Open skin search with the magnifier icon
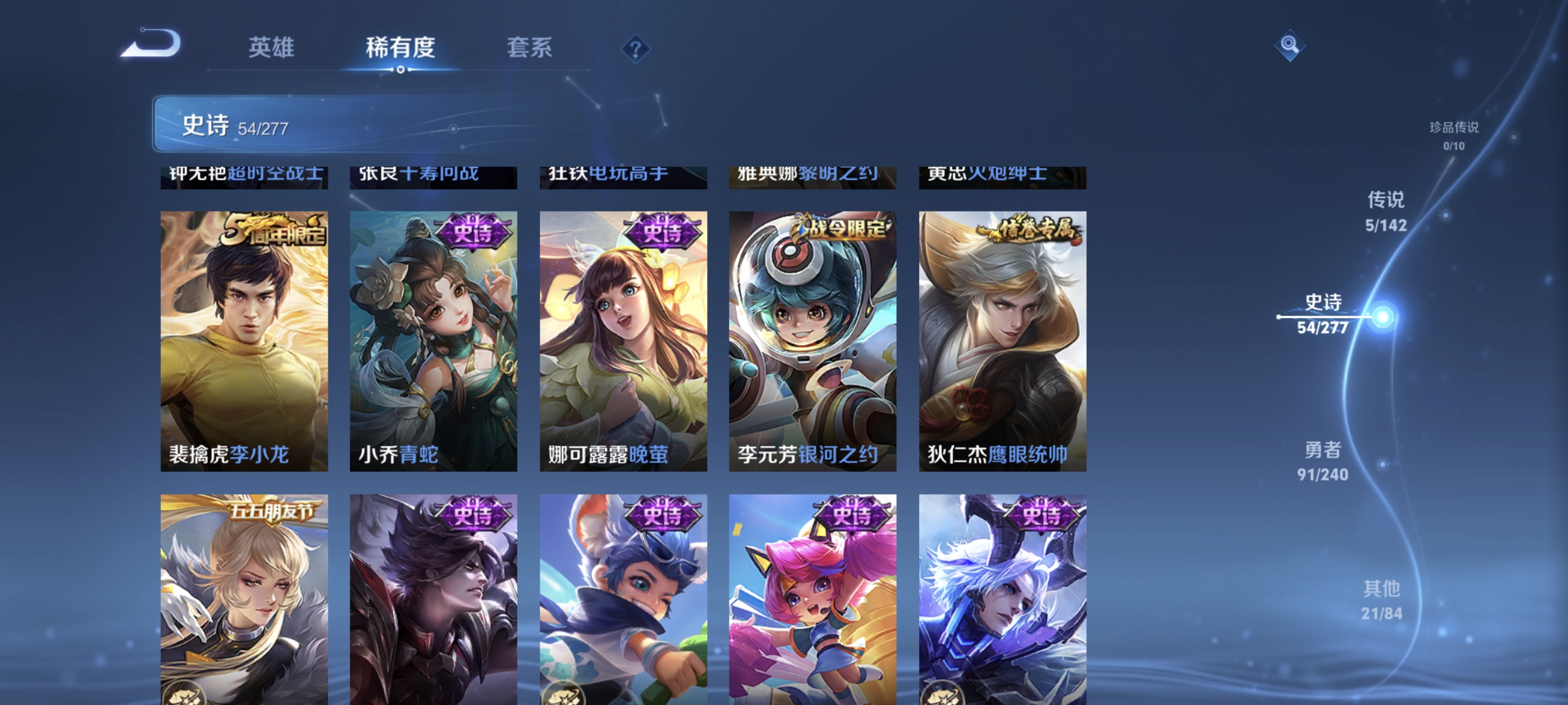The height and width of the screenshot is (705, 1568). pyautogui.click(x=1290, y=45)
